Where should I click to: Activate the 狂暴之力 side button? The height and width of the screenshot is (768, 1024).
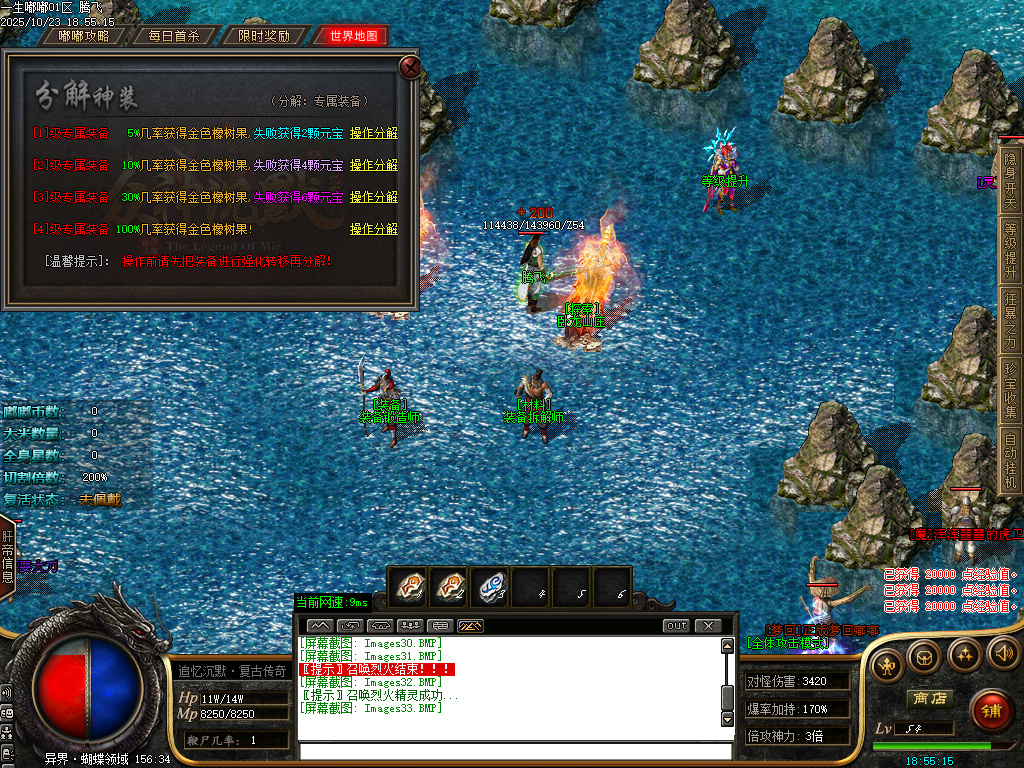point(1010,324)
